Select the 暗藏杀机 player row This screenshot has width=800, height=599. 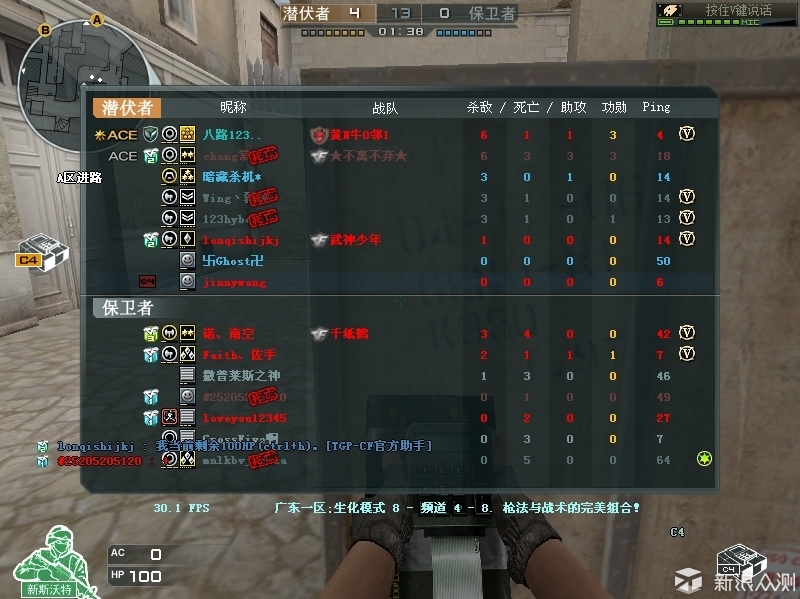pyautogui.click(x=232, y=177)
